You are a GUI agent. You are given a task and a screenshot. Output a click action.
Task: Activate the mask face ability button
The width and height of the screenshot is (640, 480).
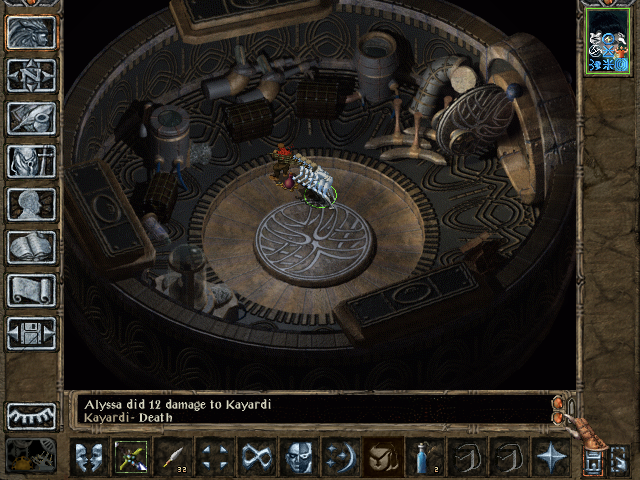tap(299, 458)
